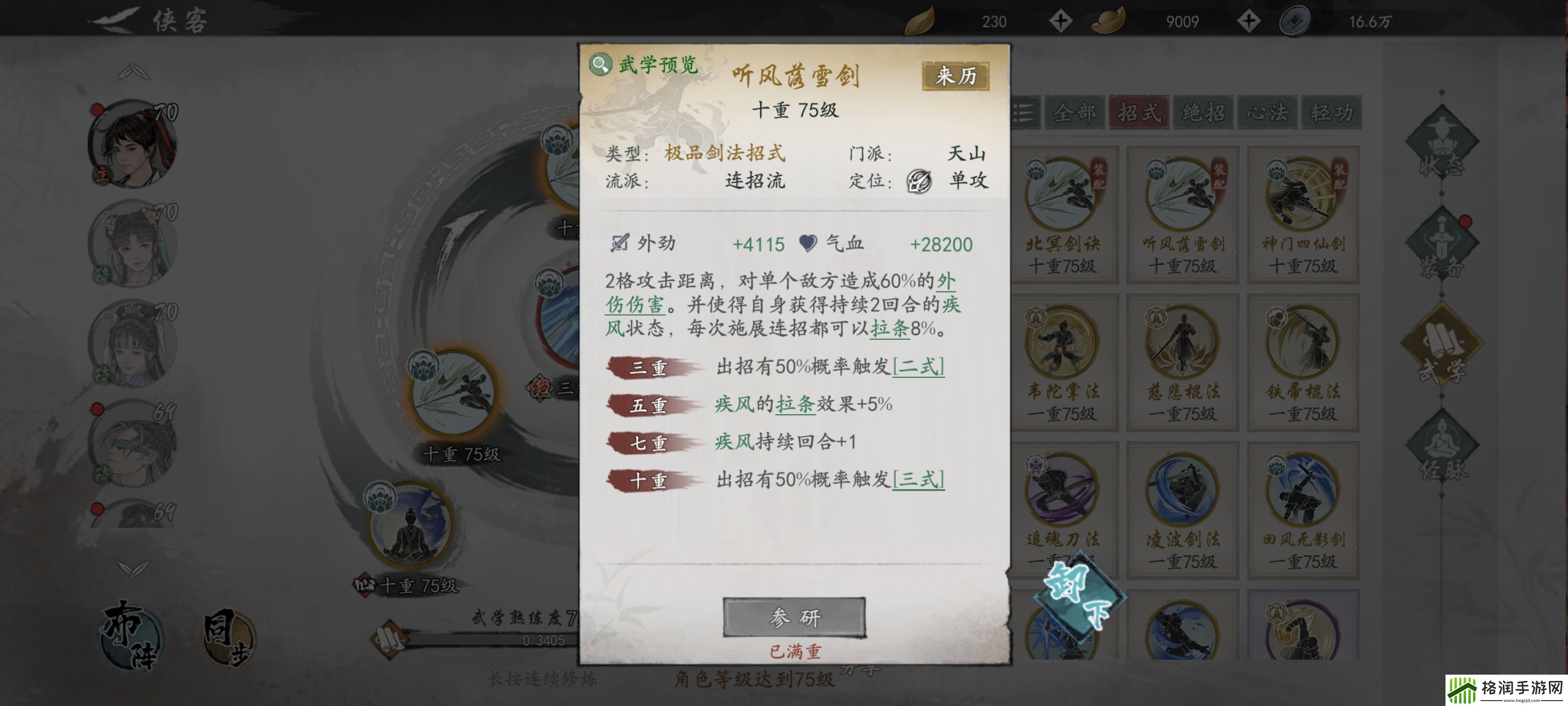The width and height of the screenshot is (1568, 706).
Task: Toggle the 外劲 attribute checkbox
Action: [621, 245]
